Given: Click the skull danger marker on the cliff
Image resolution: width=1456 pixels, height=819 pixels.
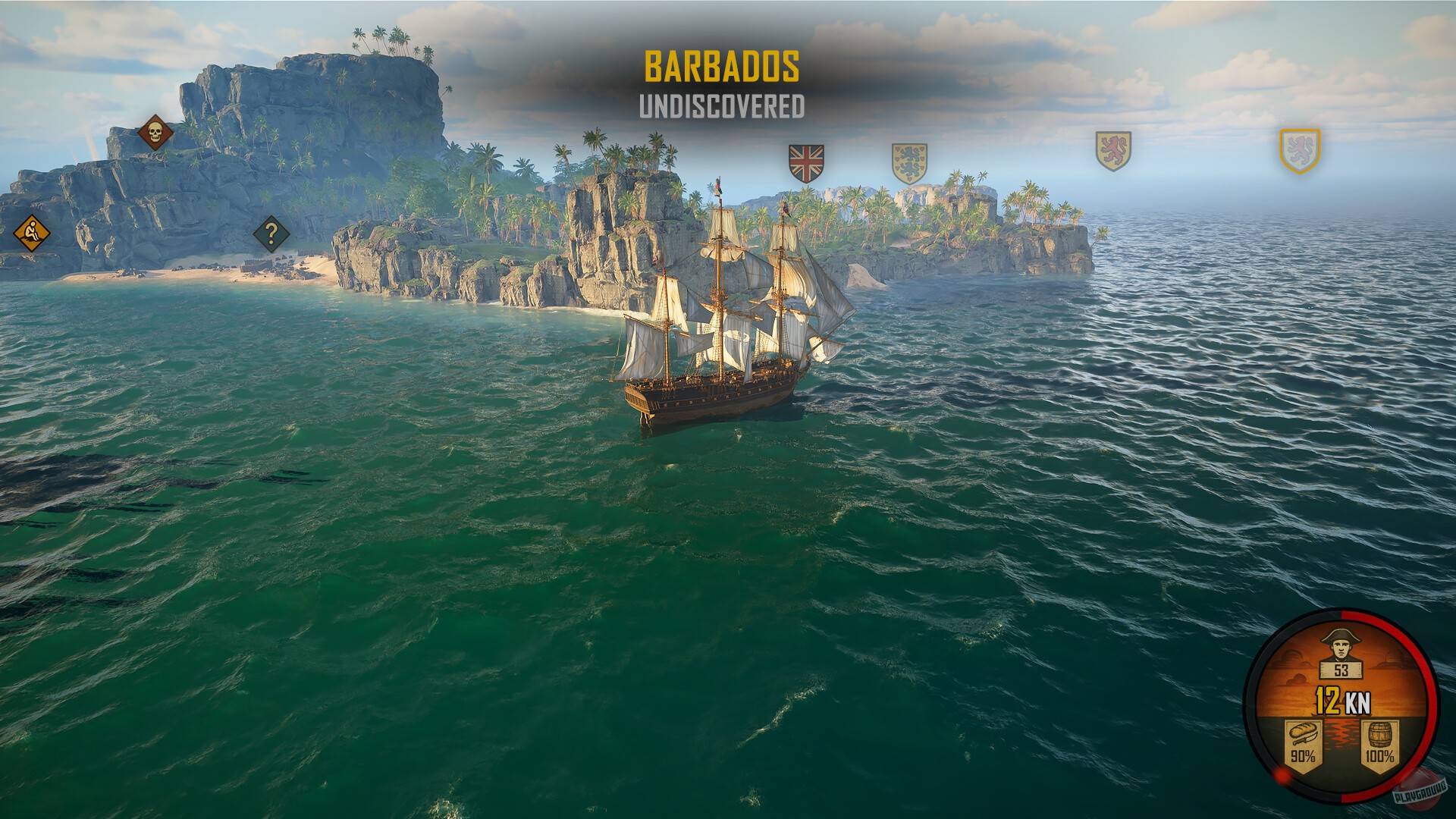Looking at the screenshot, I should coord(155,130).
